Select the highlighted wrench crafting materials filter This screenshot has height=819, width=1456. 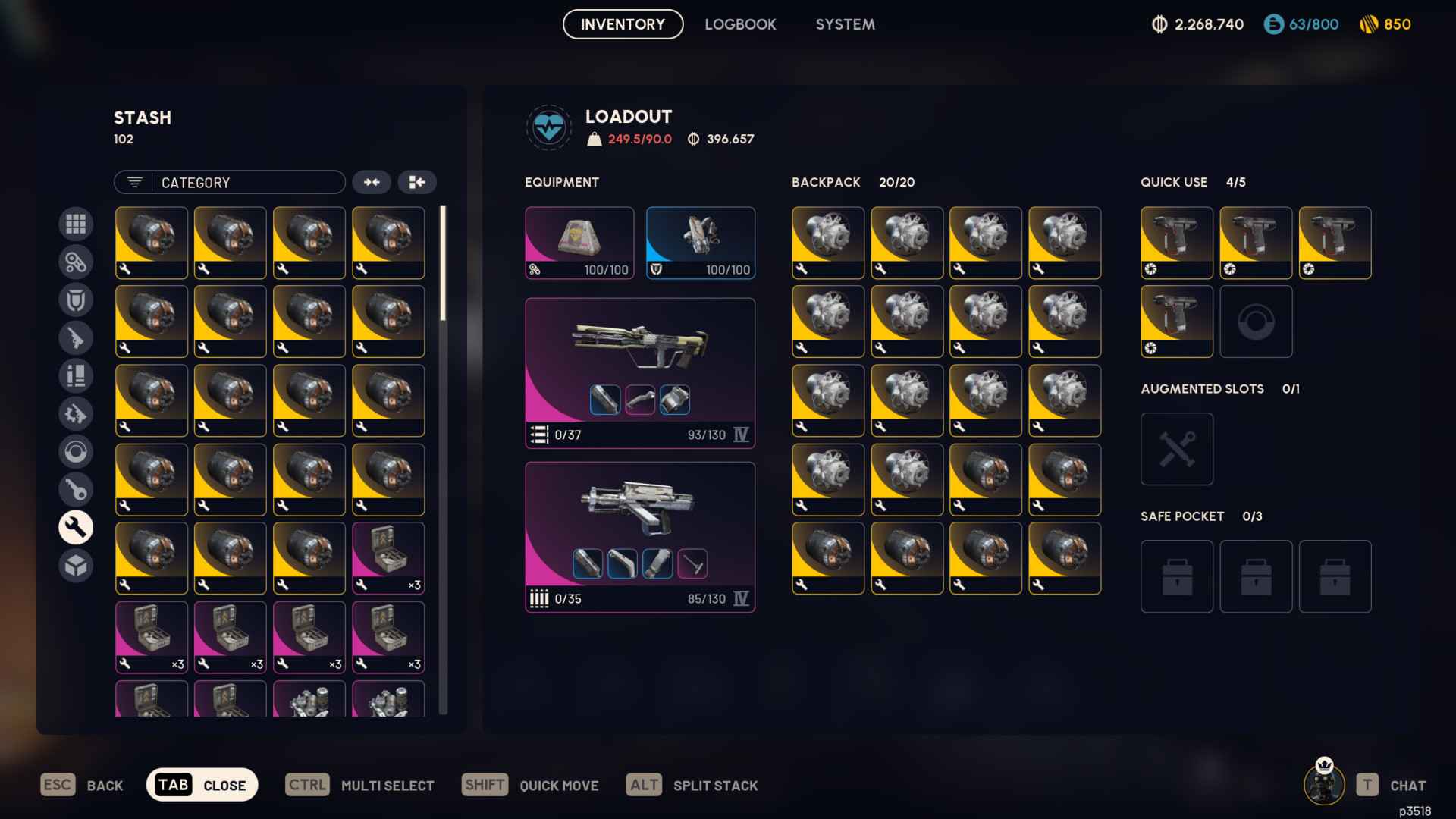(x=76, y=527)
